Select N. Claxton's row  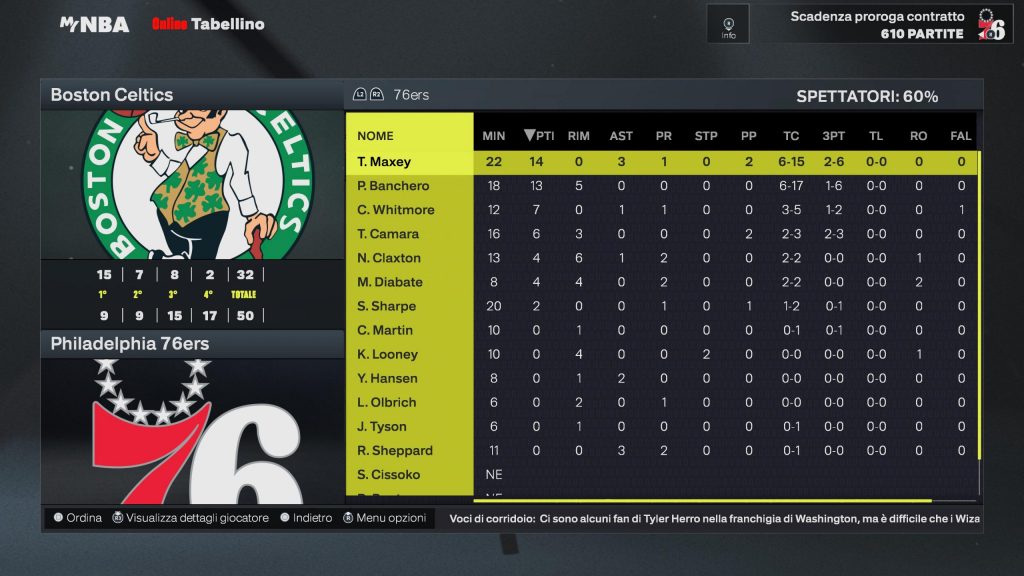coord(389,258)
